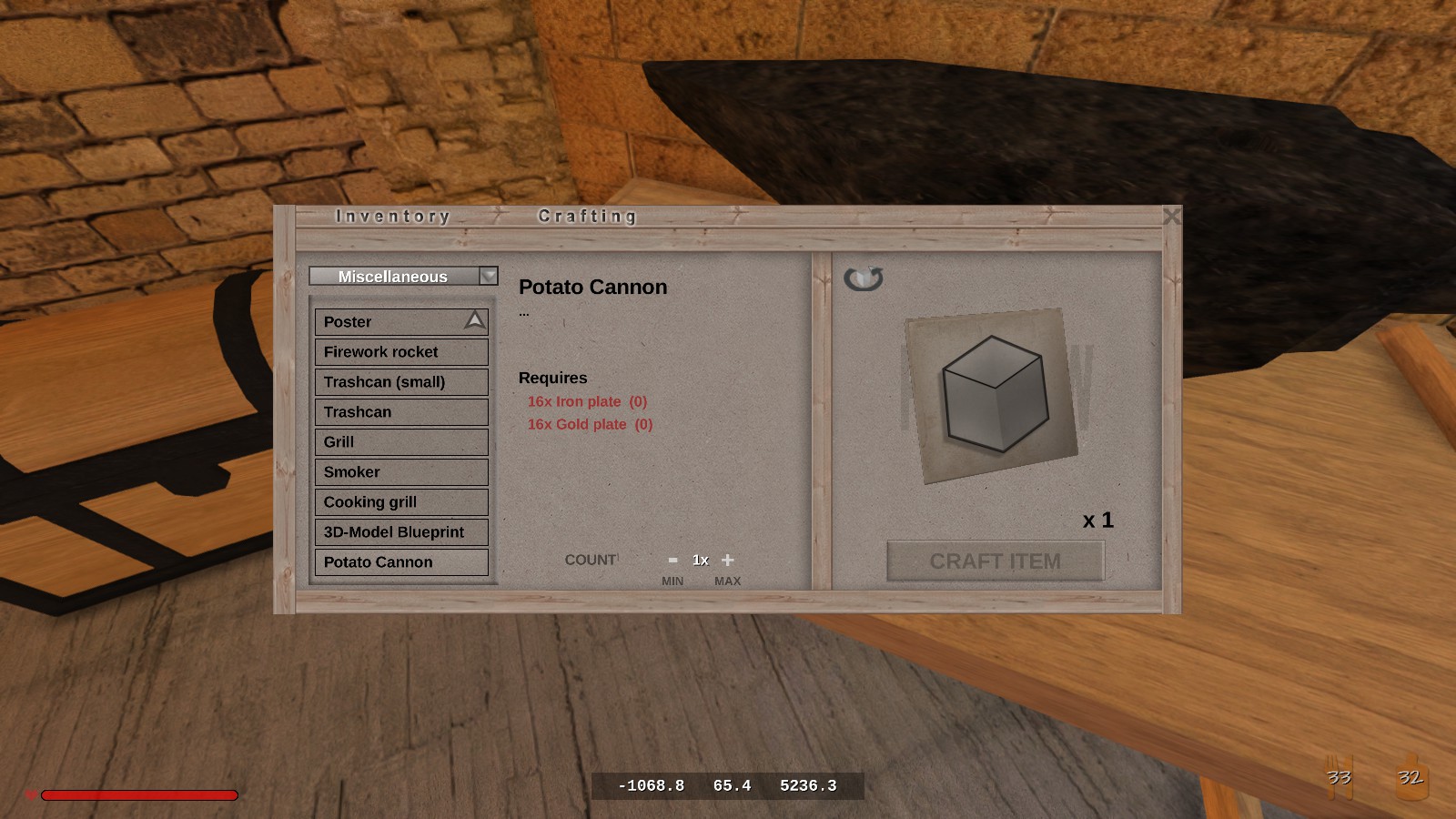Viewport: 1456px width, 819px height.
Task: Select the Potato Cannon recipe
Action: [400, 562]
